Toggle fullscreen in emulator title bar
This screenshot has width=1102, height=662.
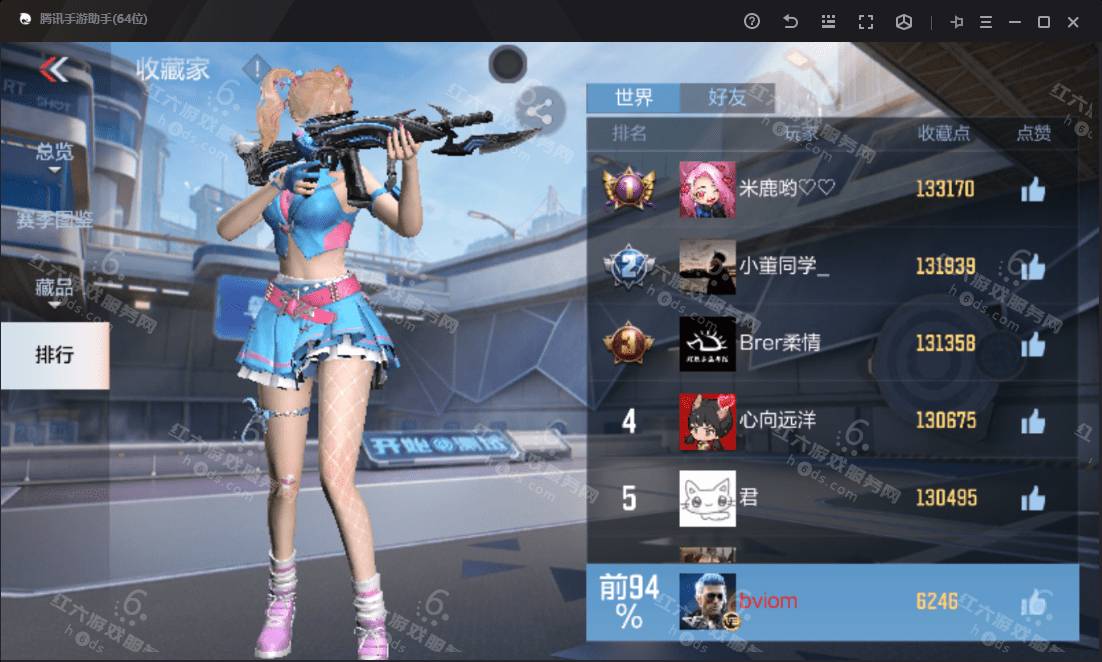click(866, 22)
